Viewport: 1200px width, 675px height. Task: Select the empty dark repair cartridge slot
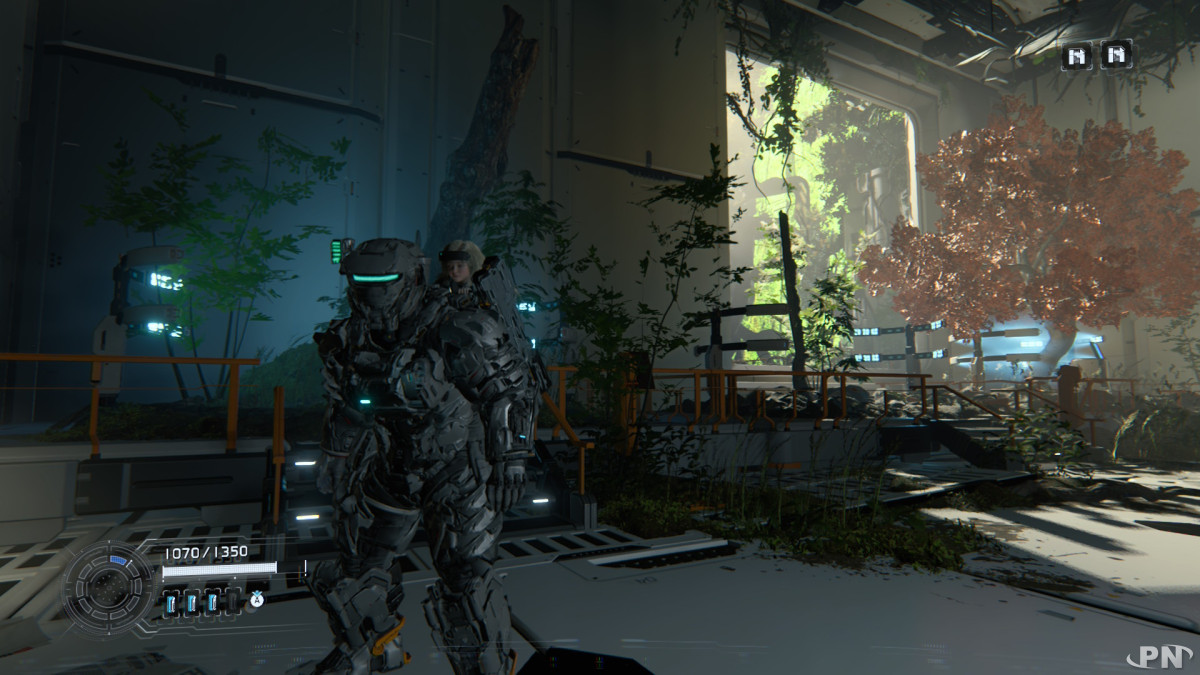[x=233, y=601]
